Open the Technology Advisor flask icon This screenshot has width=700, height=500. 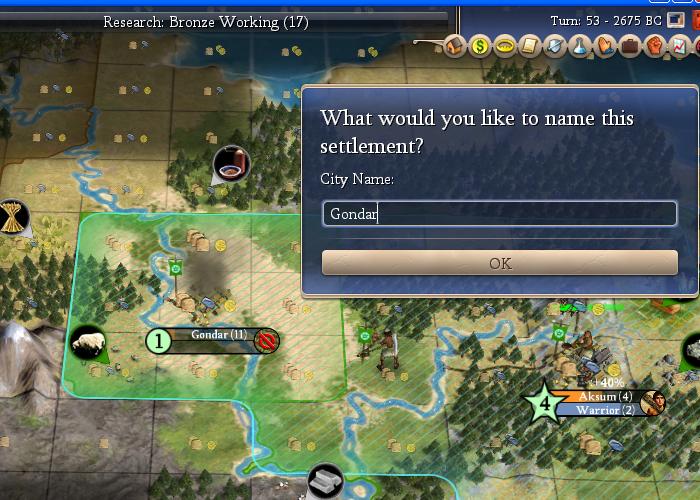581,46
